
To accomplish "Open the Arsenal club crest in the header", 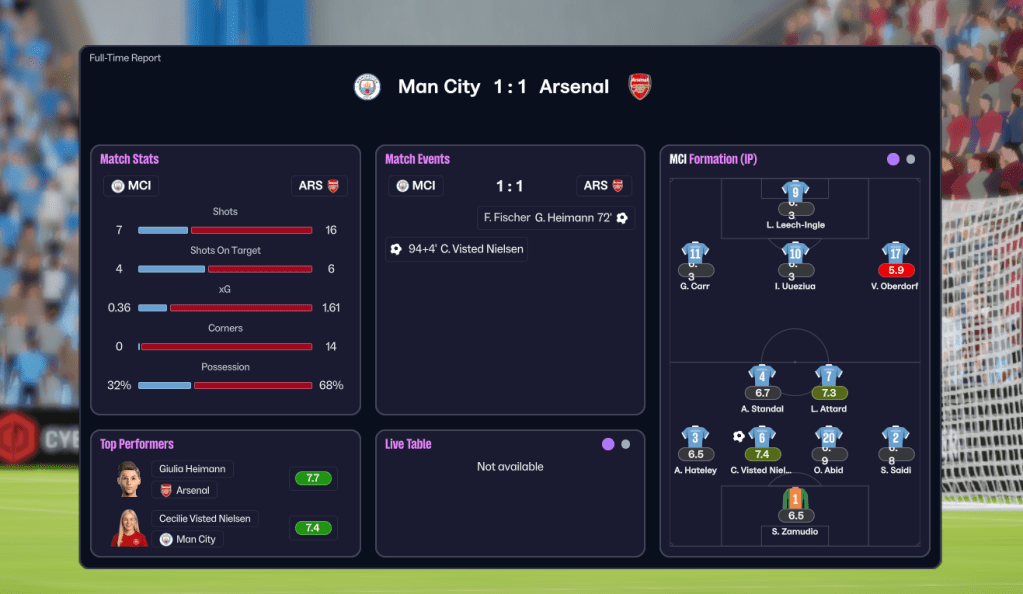I will tap(640, 87).
